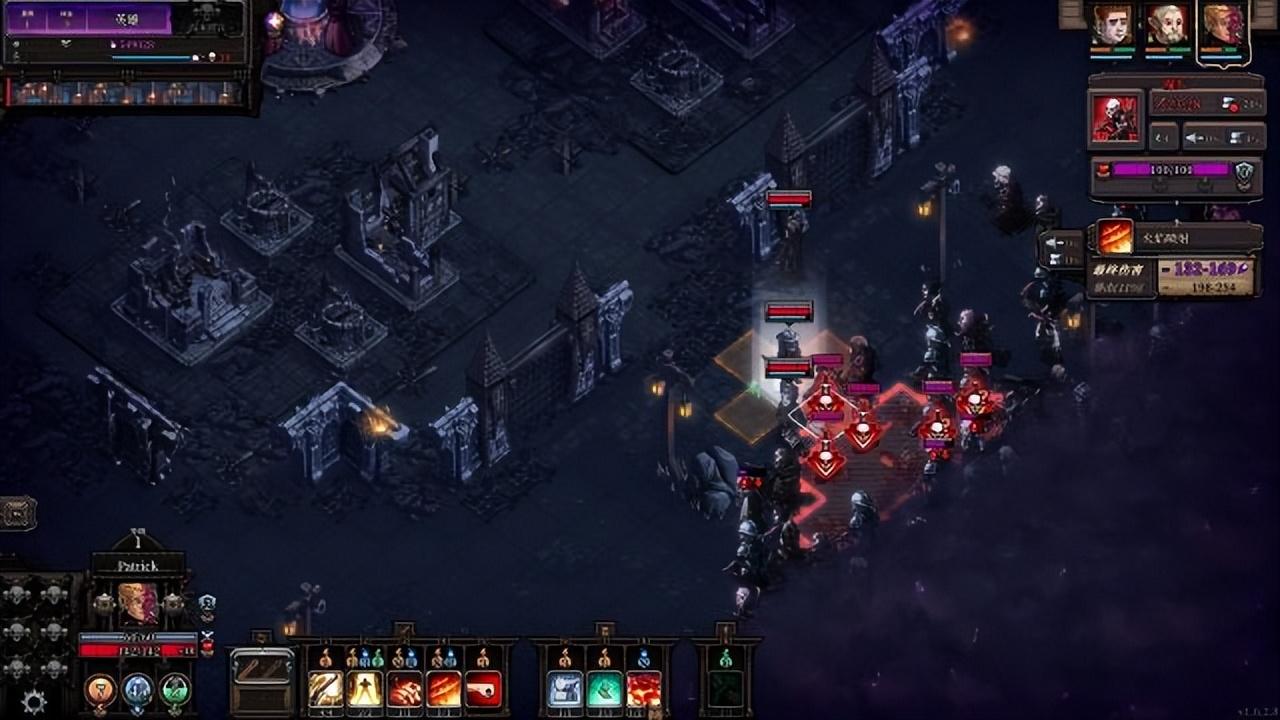Activate the blue round ability button

coord(138,689)
